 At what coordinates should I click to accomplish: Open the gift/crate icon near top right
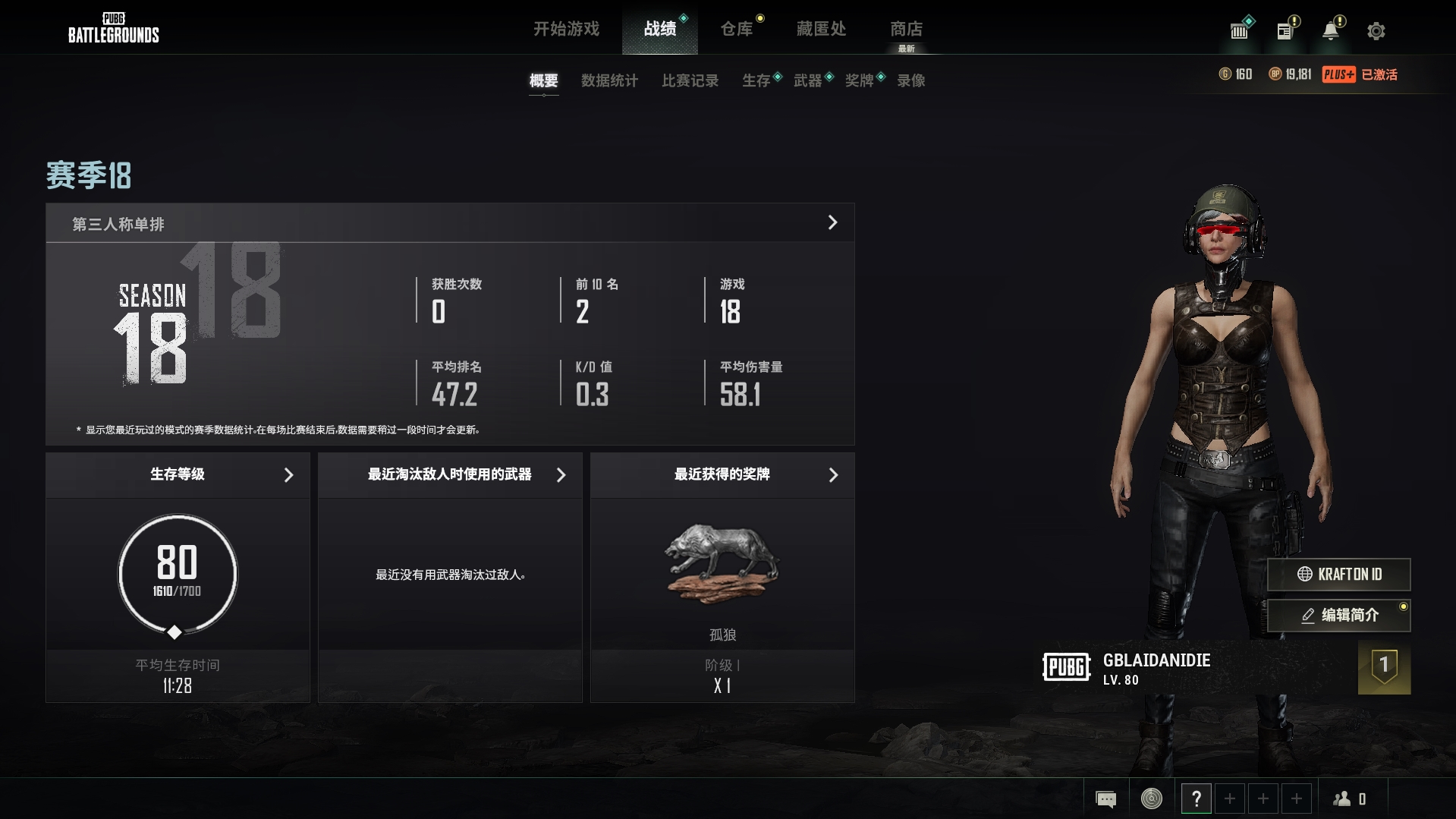(x=1239, y=30)
